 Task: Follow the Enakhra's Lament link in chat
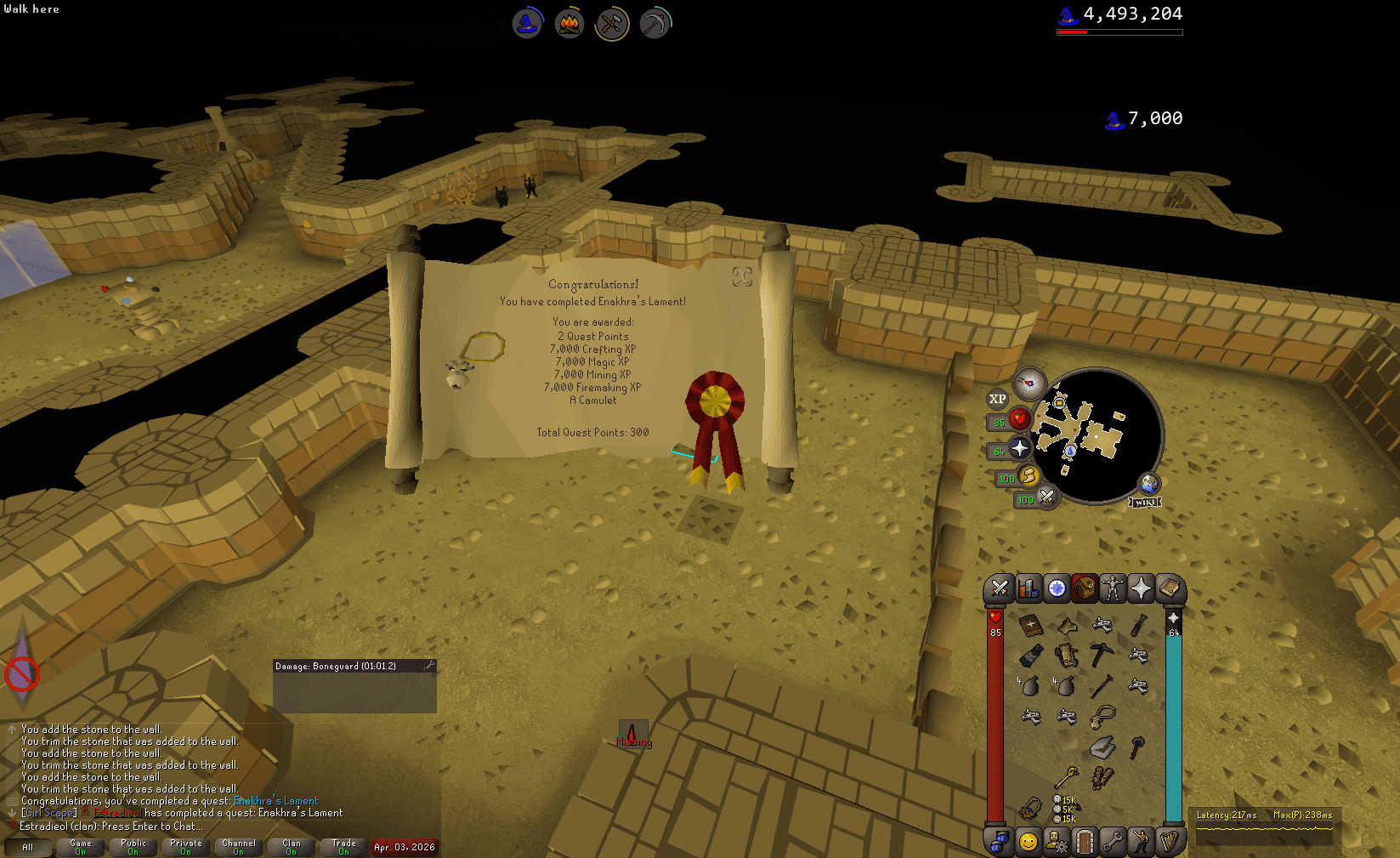click(x=275, y=801)
